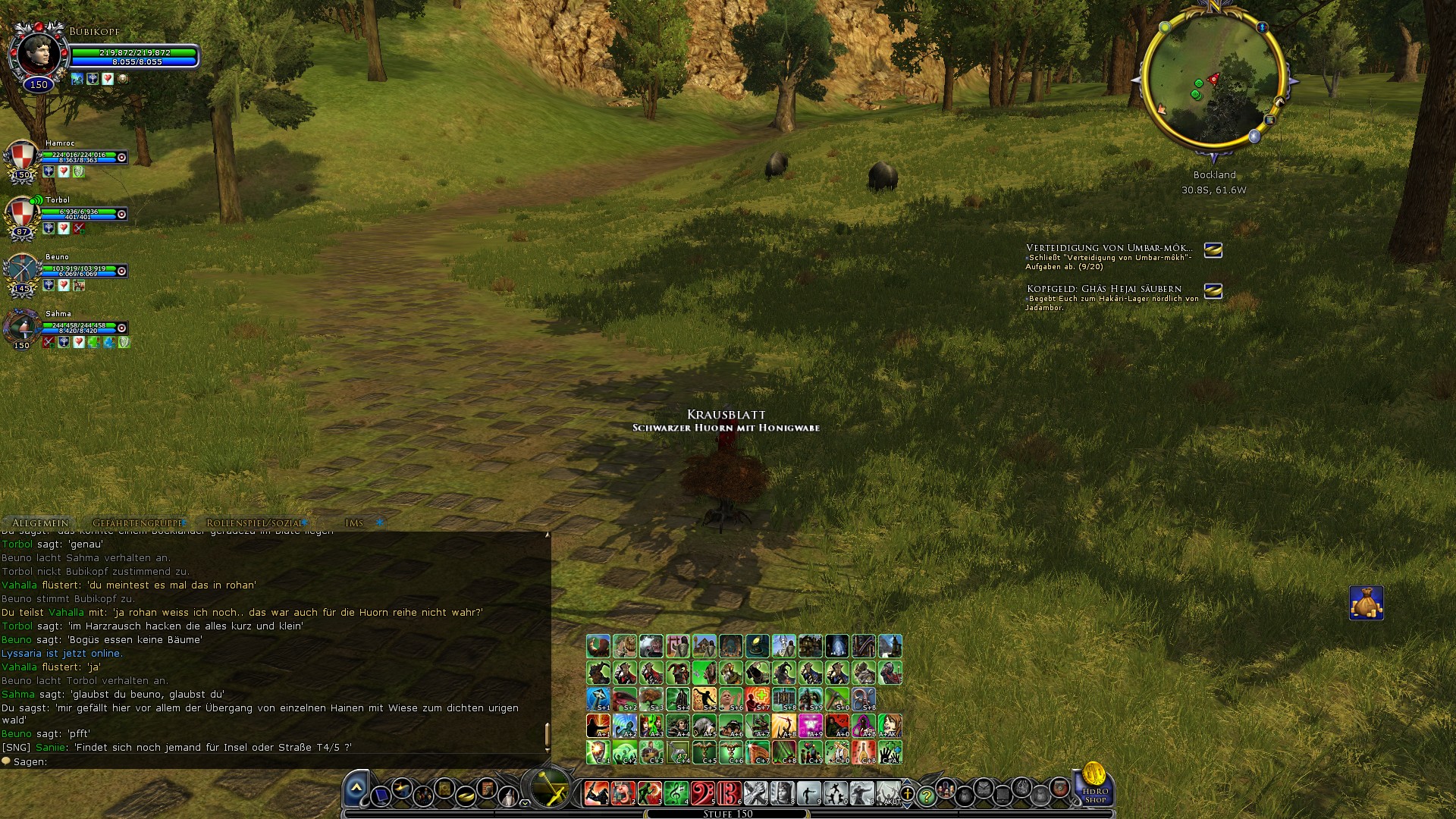This screenshot has width=1456, height=819.
Task: Click the quest Kopfgeld: Ghäs Hejai säubern
Action: coord(1103,287)
